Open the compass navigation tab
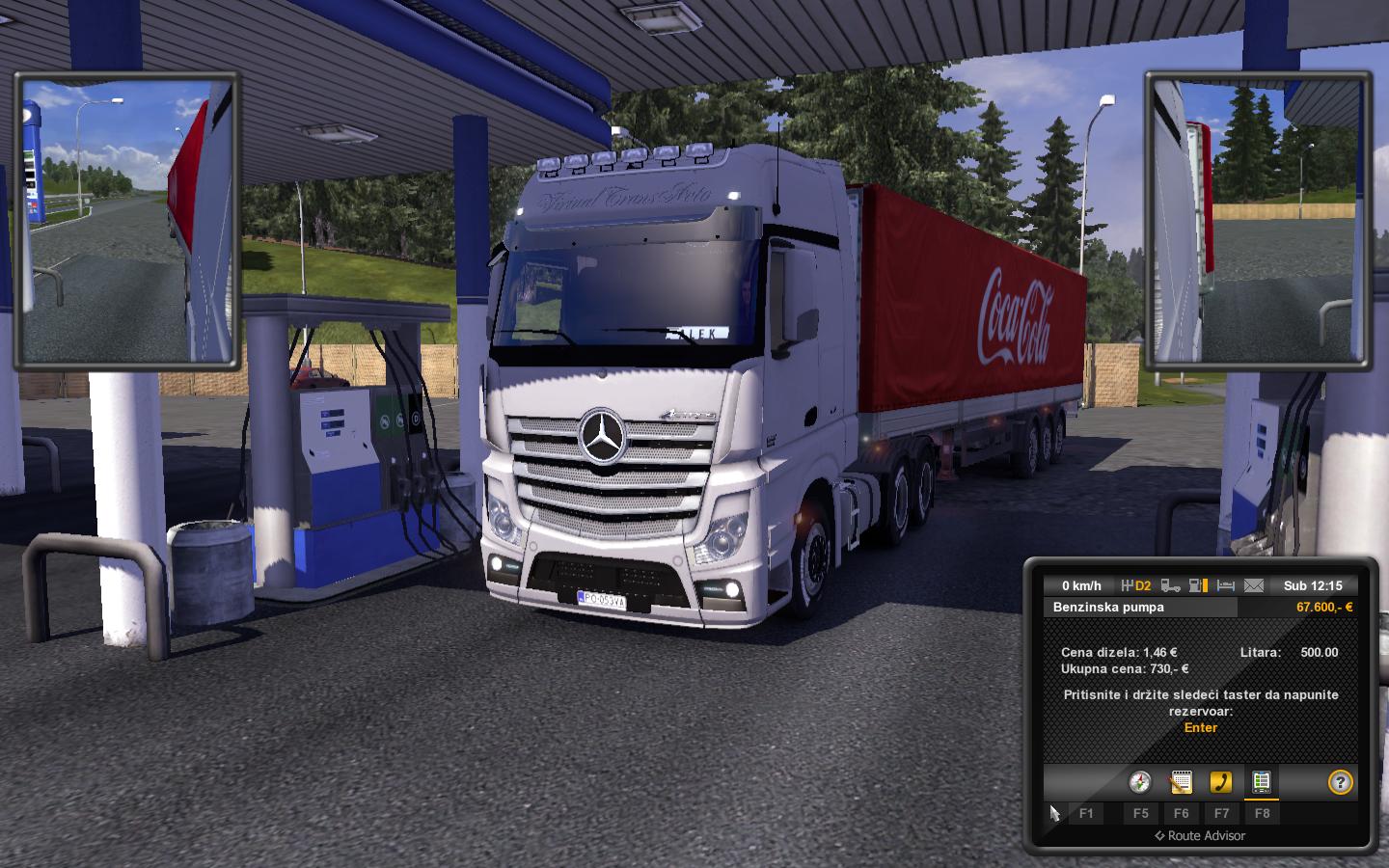1389x868 pixels. point(1140,781)
